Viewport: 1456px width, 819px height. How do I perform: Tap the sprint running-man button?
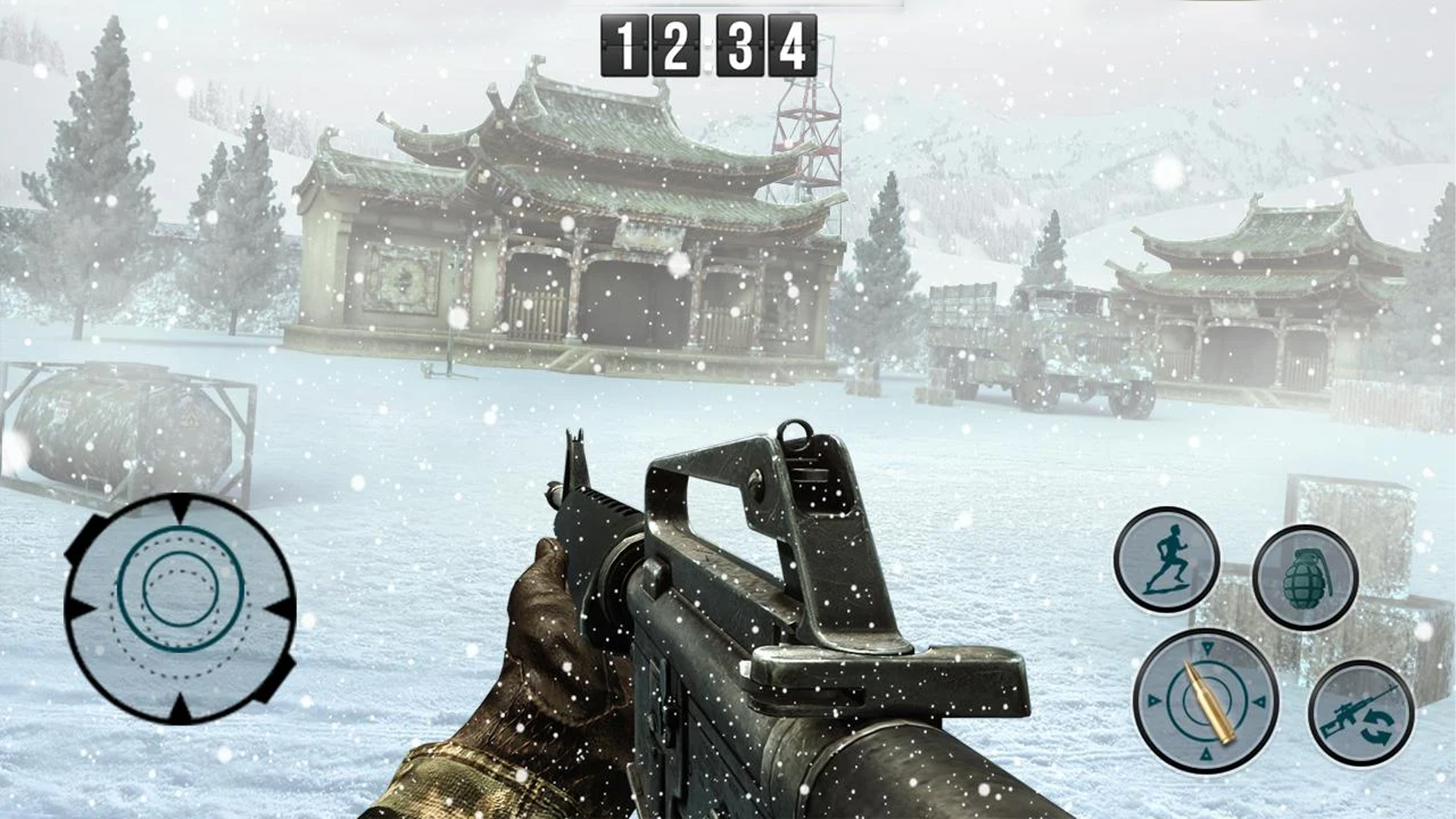1166,560
